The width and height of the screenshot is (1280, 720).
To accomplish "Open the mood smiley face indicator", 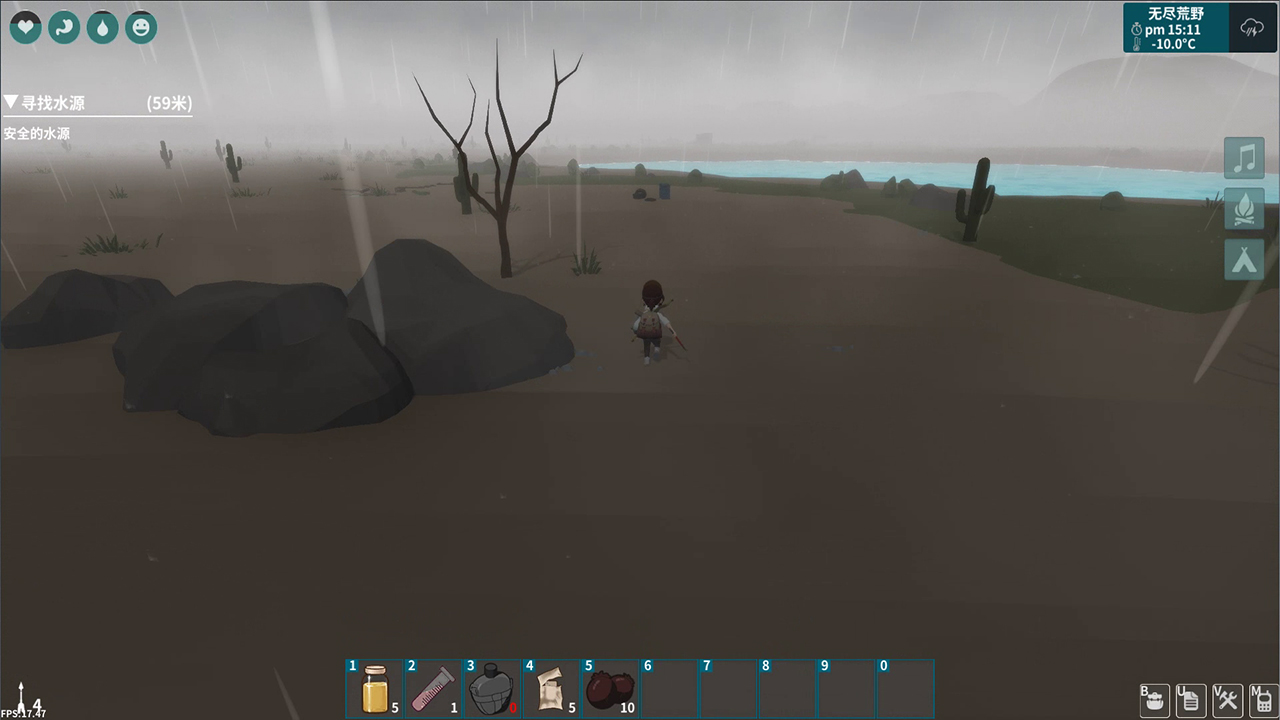I will 140,27.
